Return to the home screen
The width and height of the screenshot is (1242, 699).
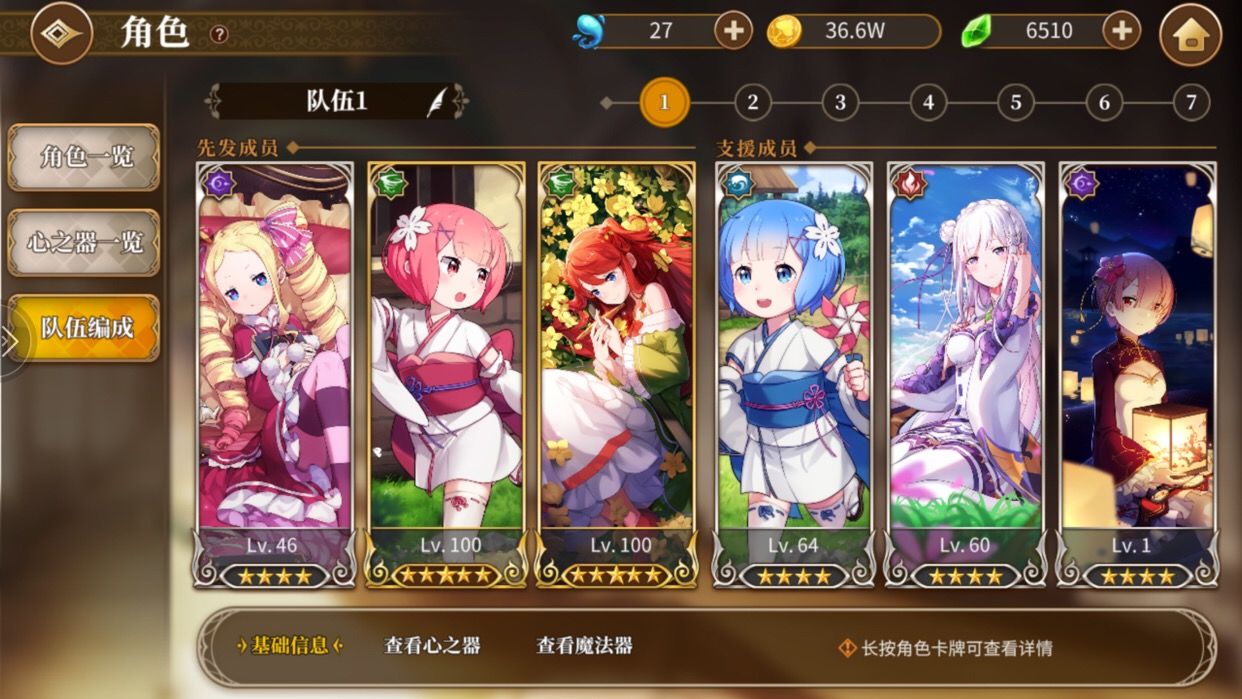(1189, 35)
